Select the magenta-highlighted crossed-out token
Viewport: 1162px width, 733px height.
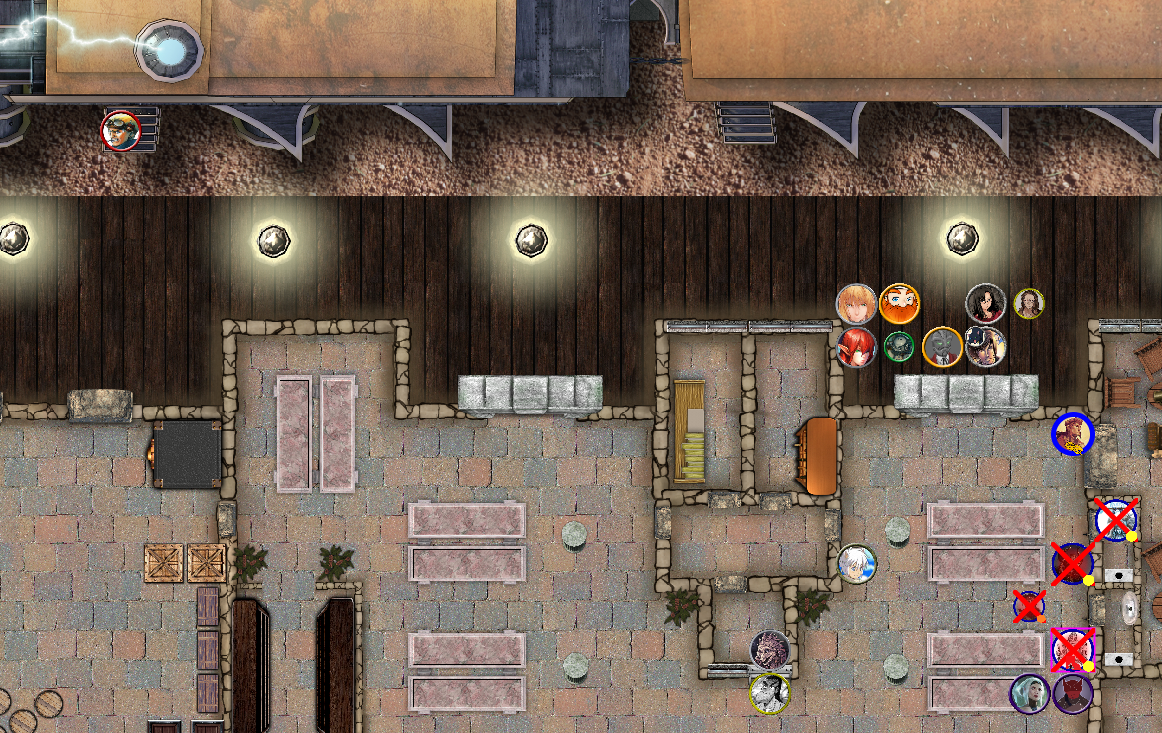1073,650
